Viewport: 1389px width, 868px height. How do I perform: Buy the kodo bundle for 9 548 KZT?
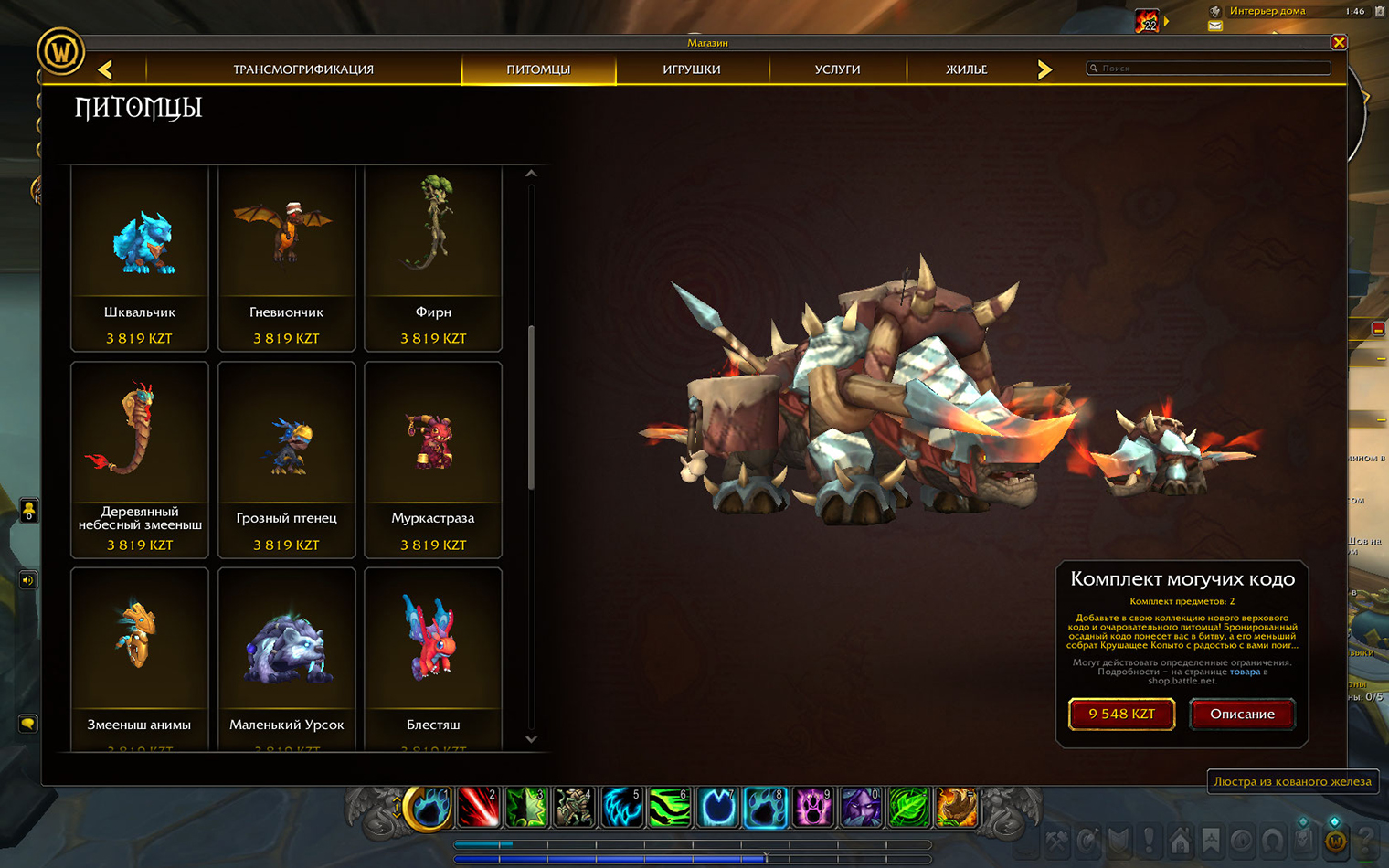(x=1121, y=714)
